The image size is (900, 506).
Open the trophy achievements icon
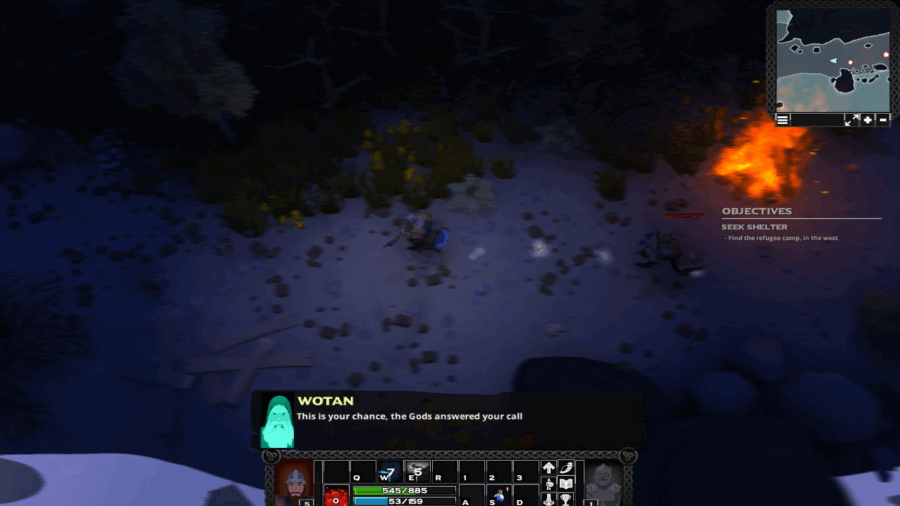pos(566,499)
